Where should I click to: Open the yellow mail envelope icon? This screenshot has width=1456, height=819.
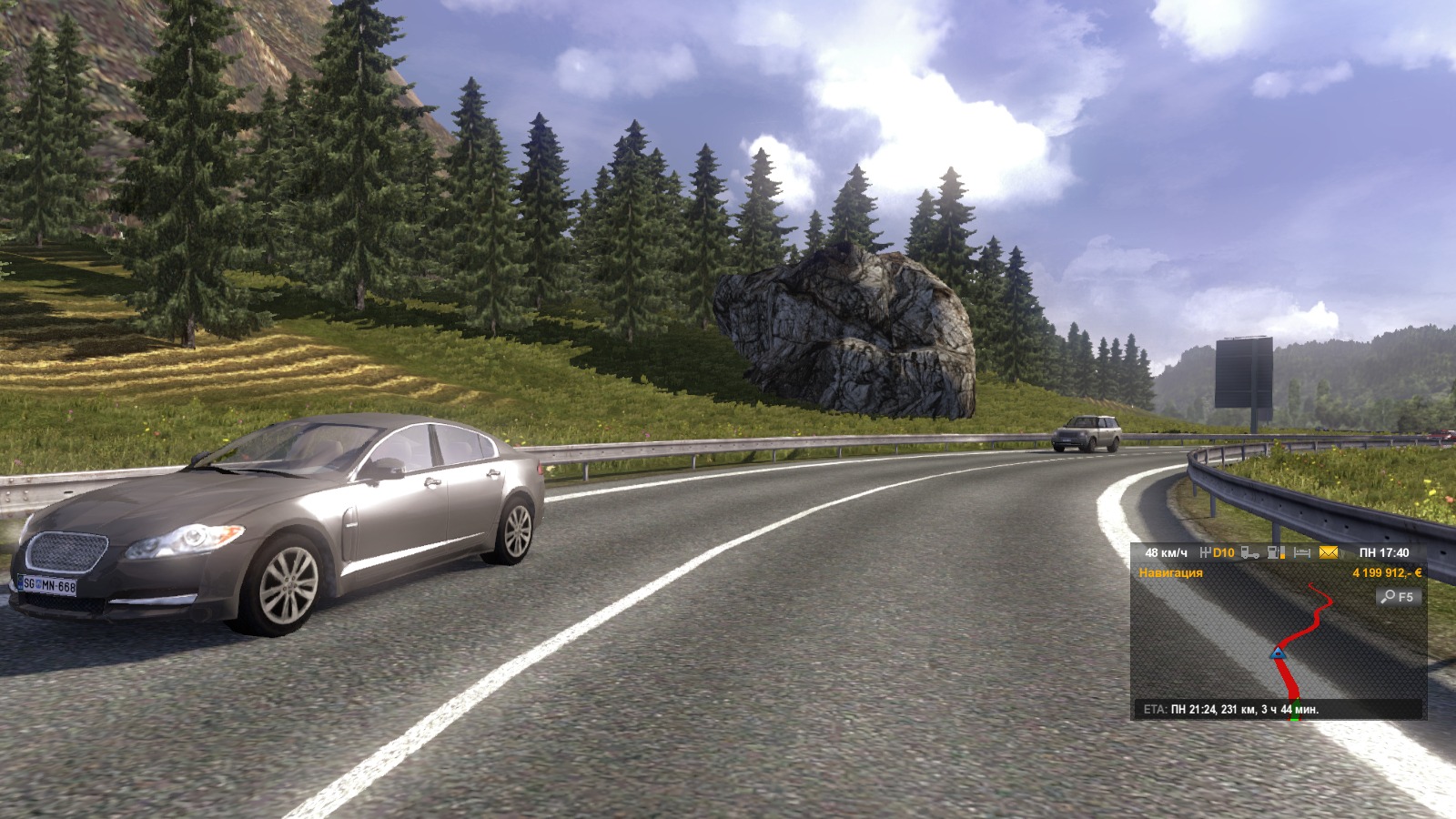[x=1329, y=552]
